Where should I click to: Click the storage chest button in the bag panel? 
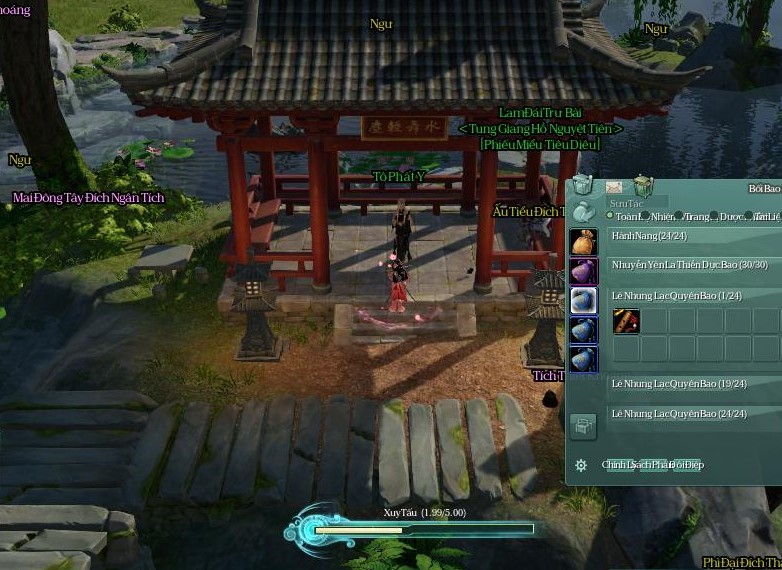click(x=583, y=427)
